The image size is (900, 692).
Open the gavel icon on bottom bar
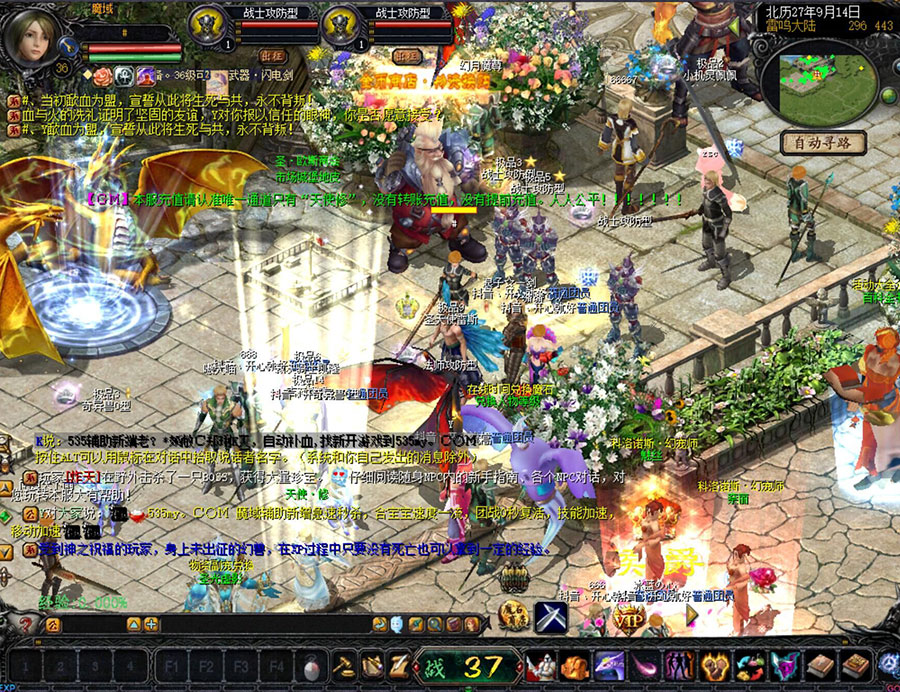coord(343,664)
